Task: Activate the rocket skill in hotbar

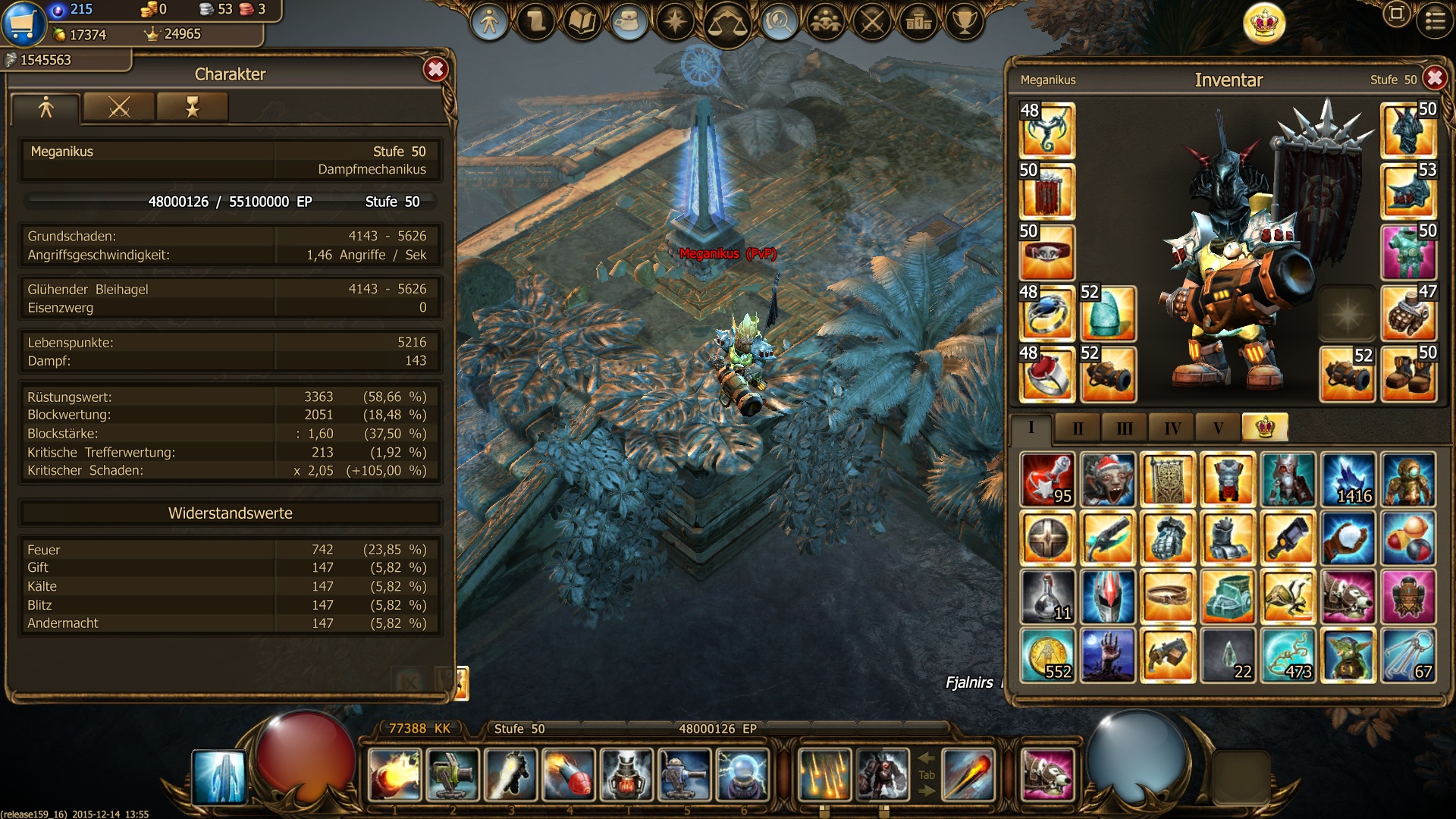Action: point(569,775)
